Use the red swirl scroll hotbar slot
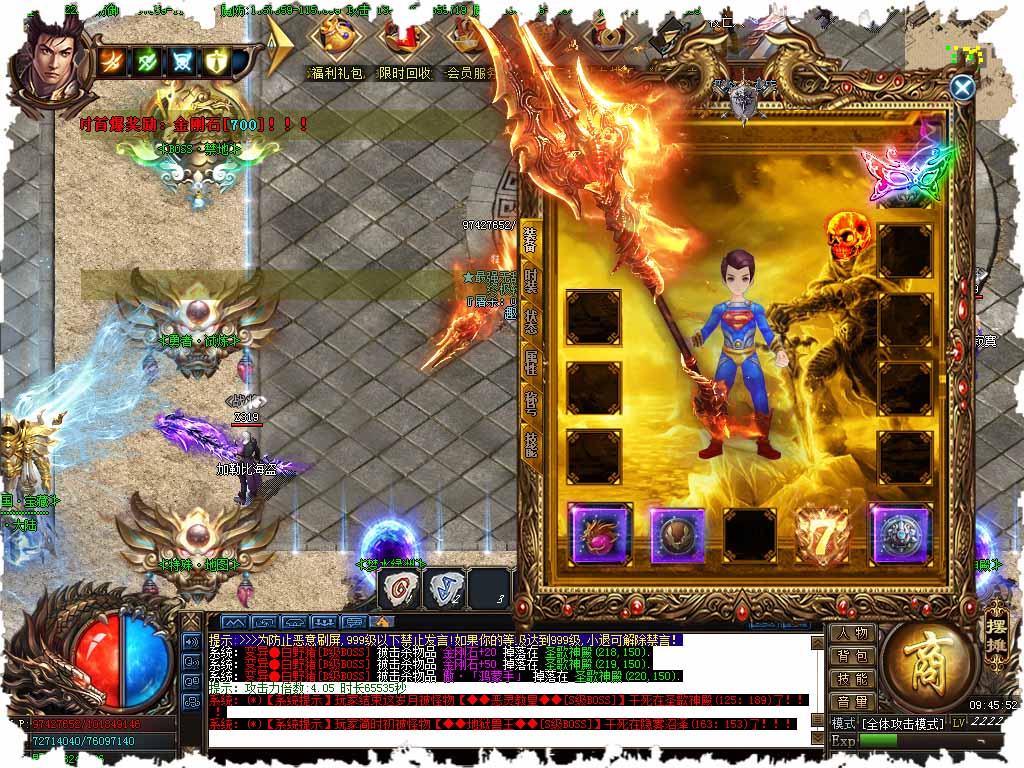The image size is (1024, 768). coord(400,589)
